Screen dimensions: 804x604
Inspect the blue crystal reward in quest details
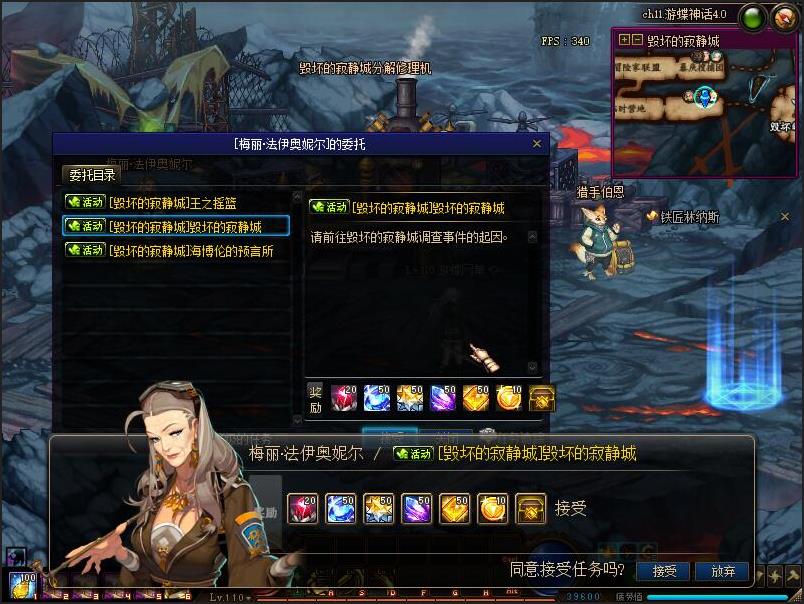click(x=377, y=397)
